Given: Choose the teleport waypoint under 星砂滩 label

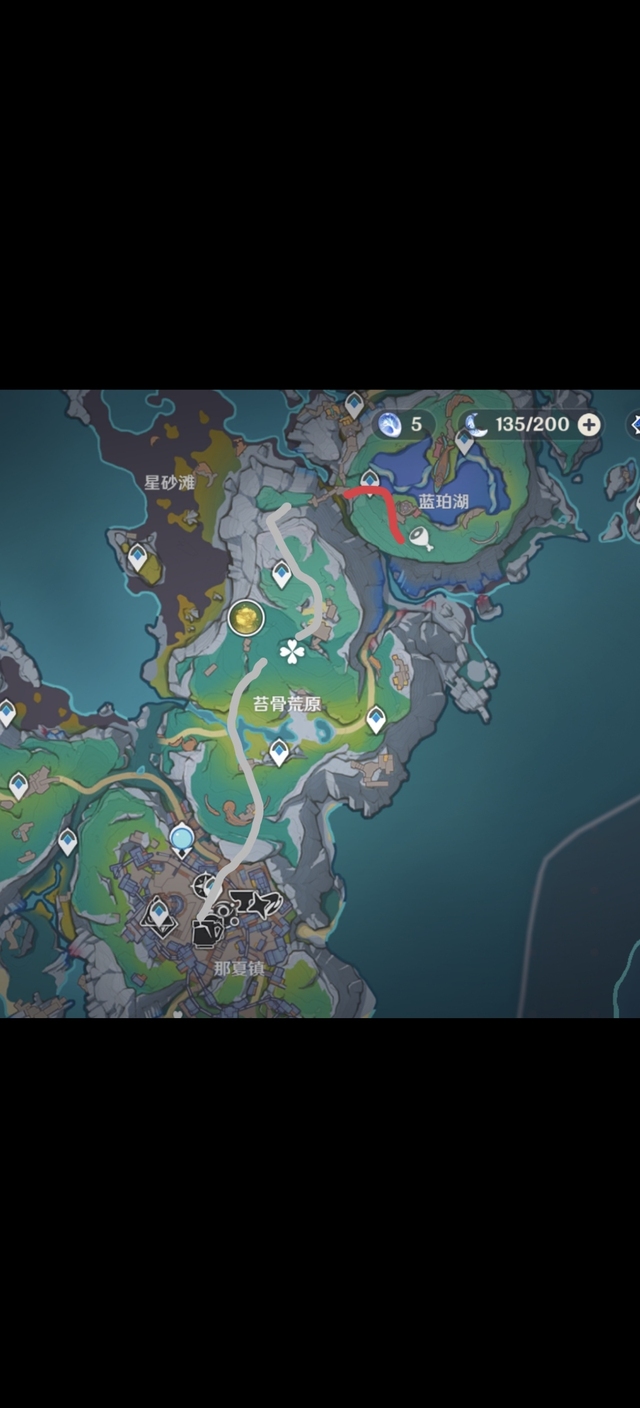Looking at the screenshot, I should coord(137,555).
